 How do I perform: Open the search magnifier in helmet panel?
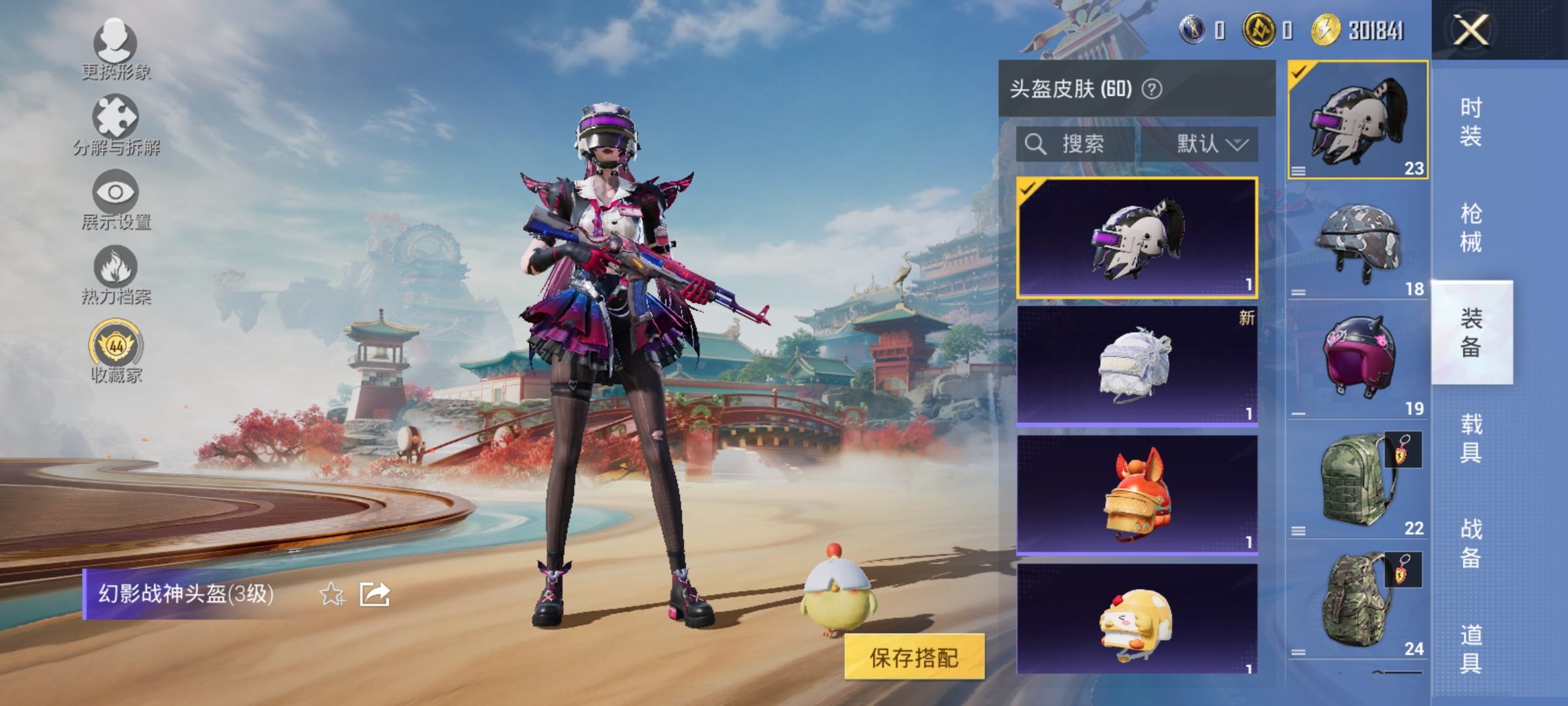click(x=1036, y=145)
